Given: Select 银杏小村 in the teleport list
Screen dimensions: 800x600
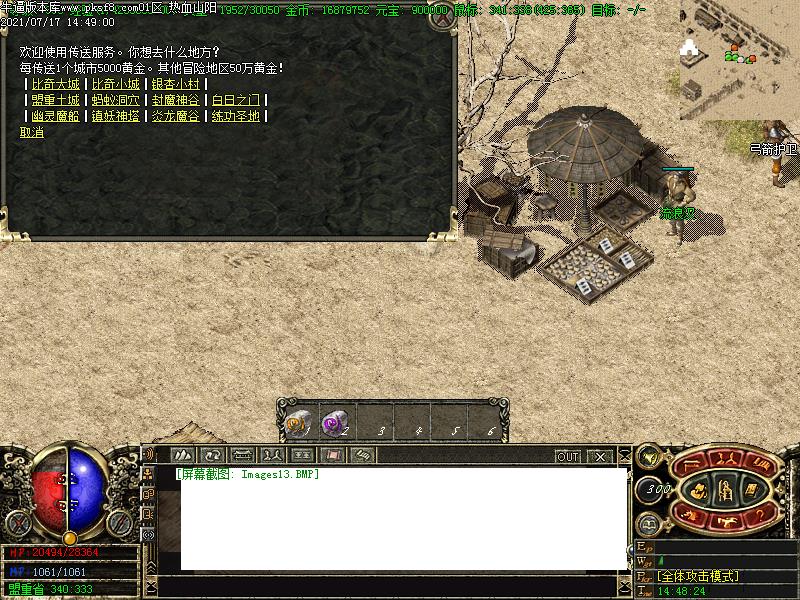Looking at the screenshot, I should pos(176,84).
